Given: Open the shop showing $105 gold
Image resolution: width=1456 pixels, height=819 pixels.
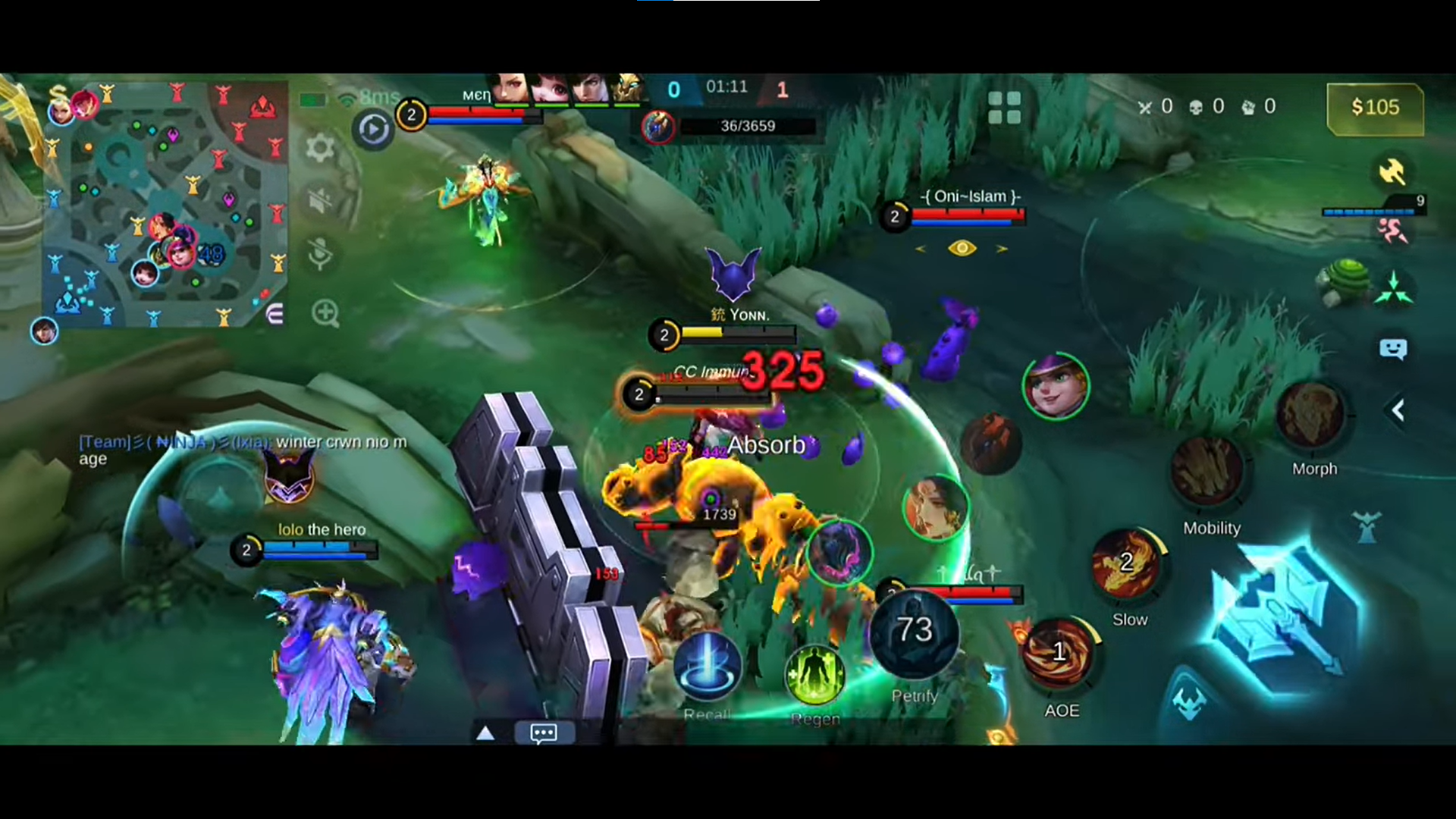Looking at the screenshot, I should (x=1374, y=108).
